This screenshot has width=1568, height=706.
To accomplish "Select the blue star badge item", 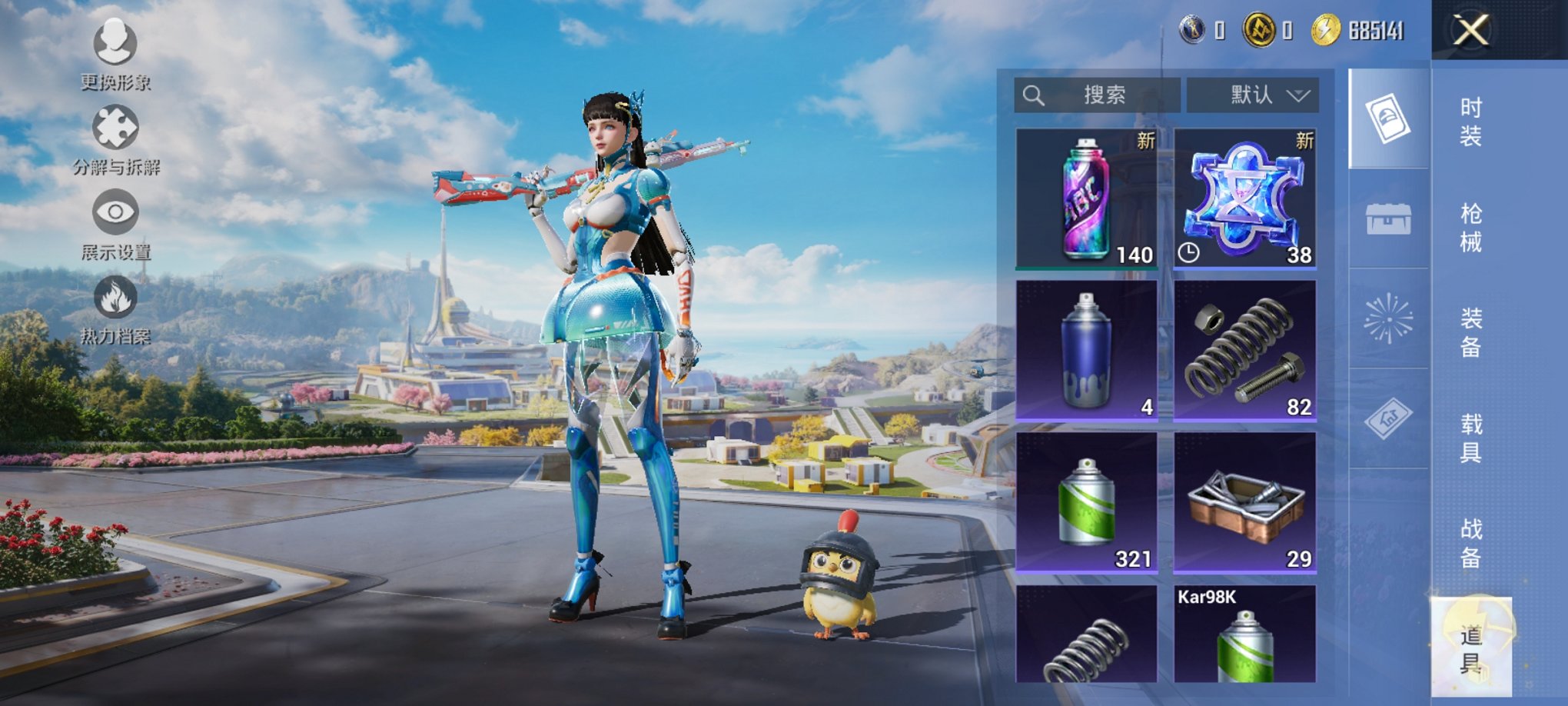I will [x=1244, y=199].
